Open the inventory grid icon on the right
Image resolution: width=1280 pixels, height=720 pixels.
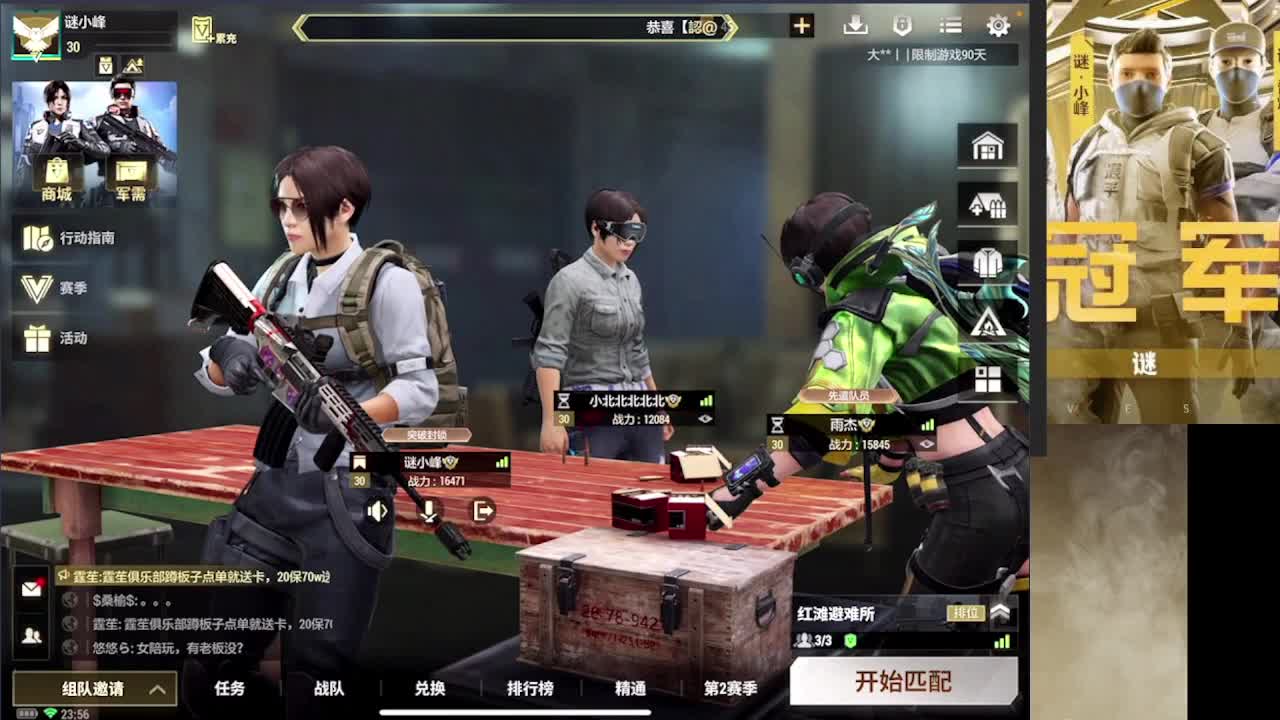(987, 381)
